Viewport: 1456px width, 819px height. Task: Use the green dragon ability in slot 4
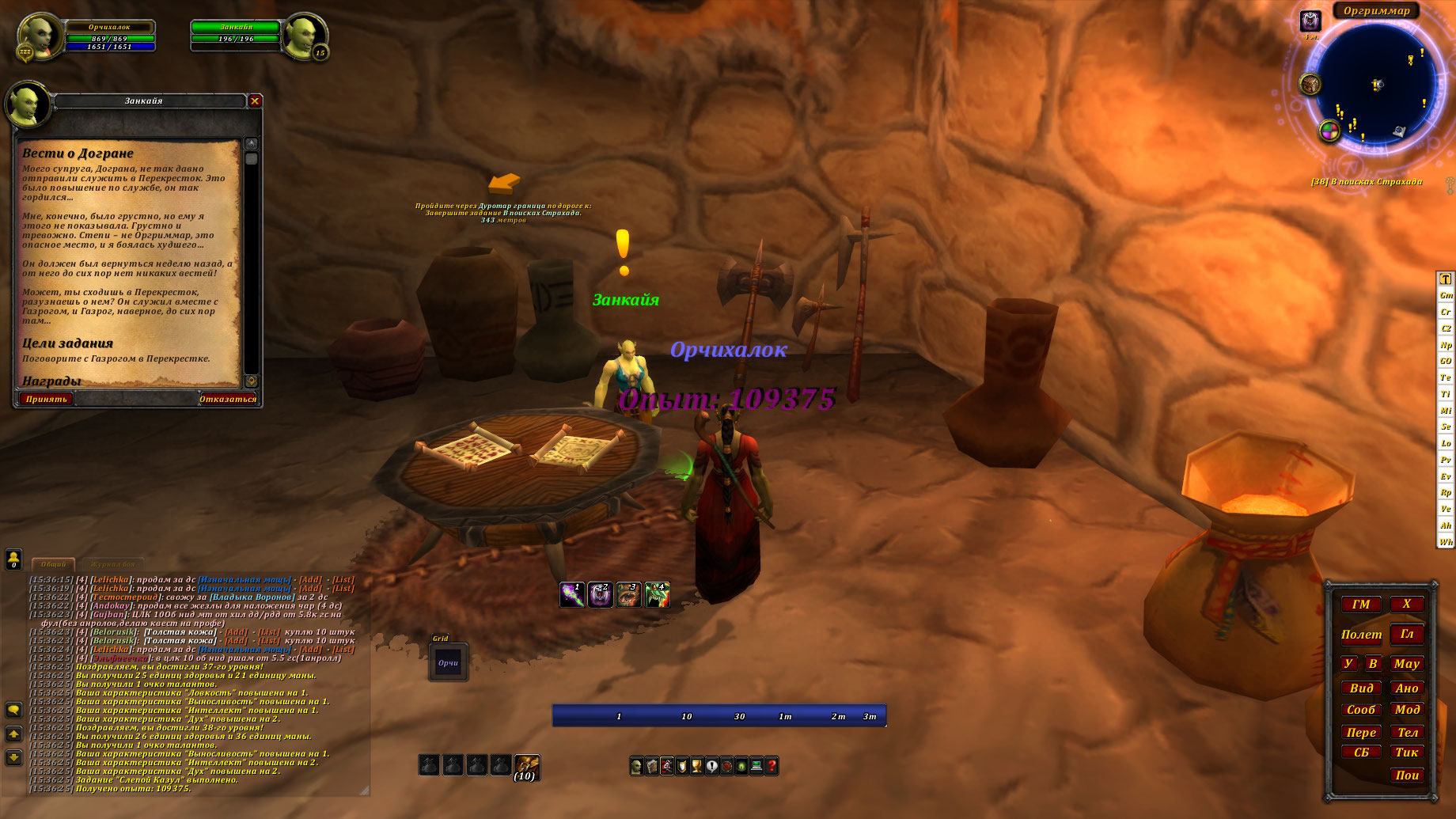657,594
